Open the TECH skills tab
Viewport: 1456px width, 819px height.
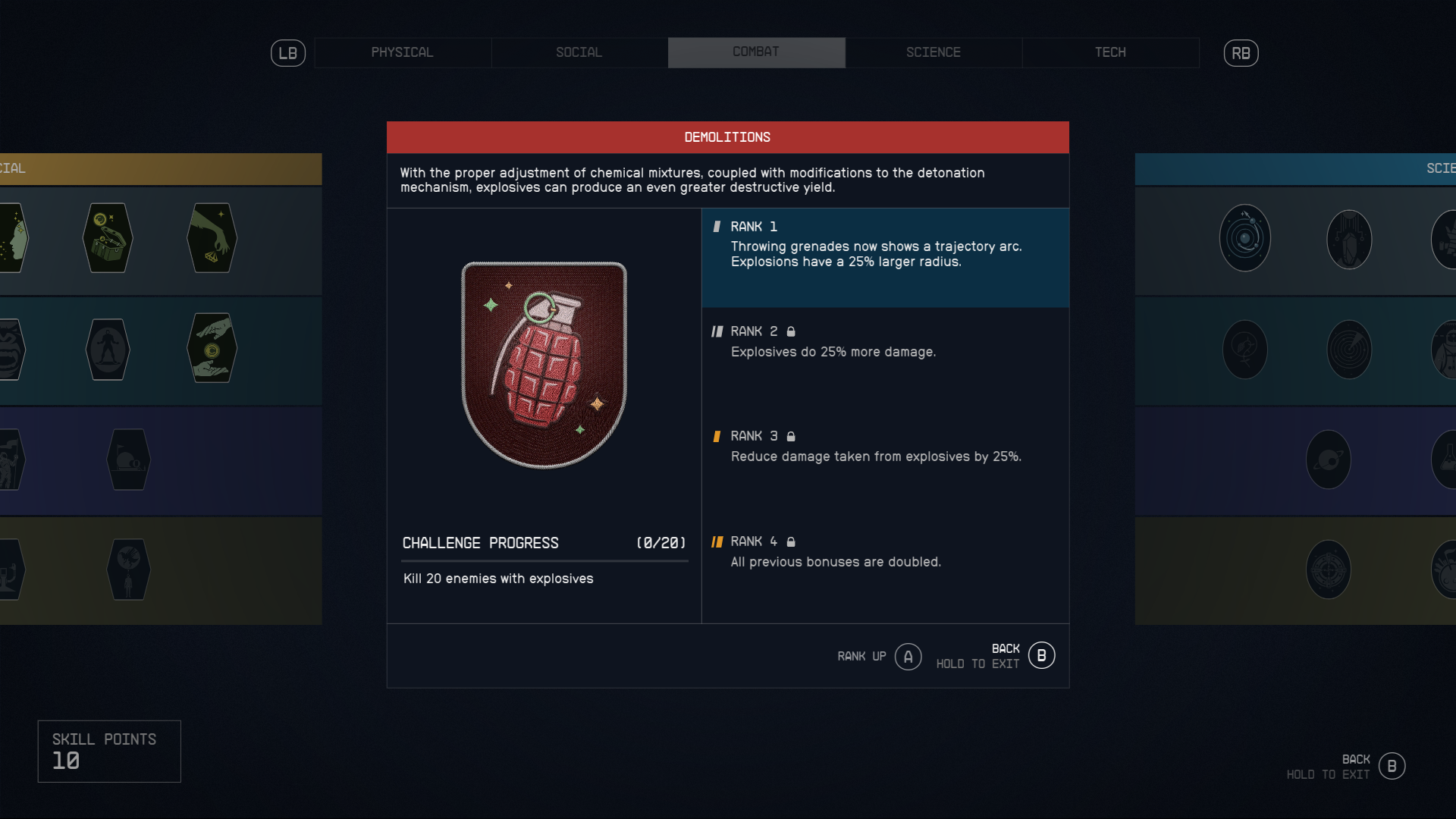tap(1110, 52)
